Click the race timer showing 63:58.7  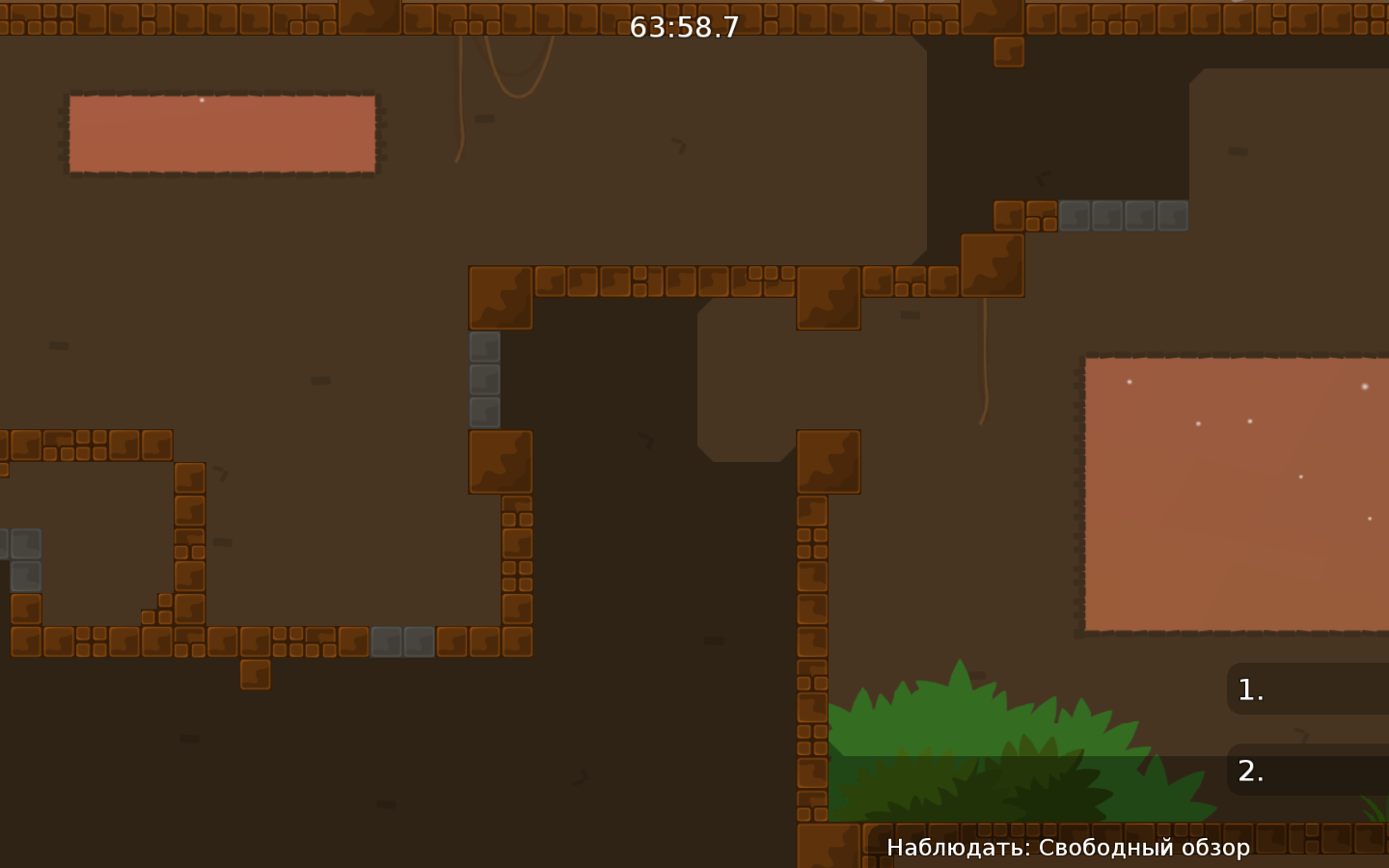click(683, 27)
